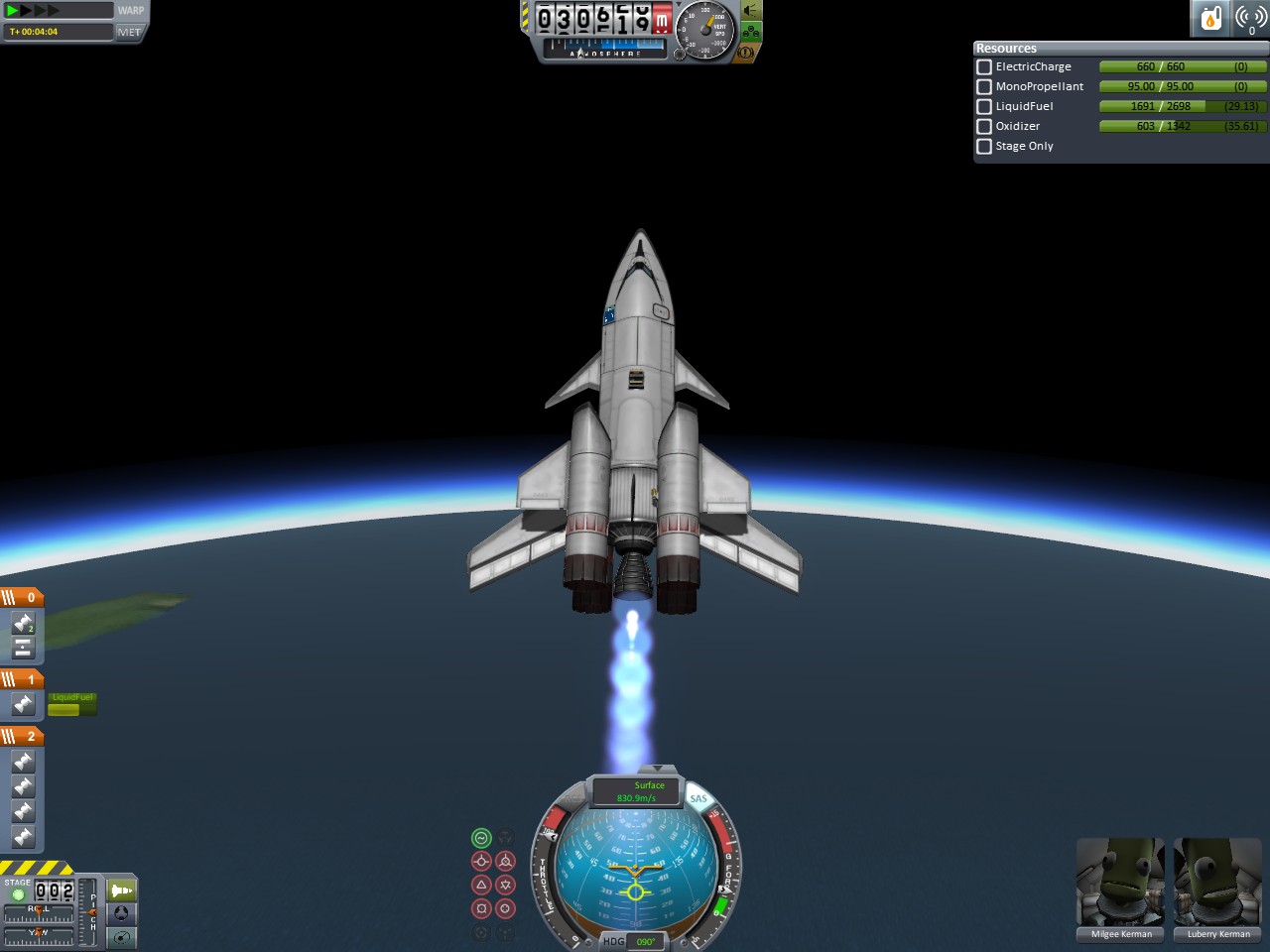Select the green stability assist SAS mode
Screen dimensions: 1270x952
pos(481,838)
